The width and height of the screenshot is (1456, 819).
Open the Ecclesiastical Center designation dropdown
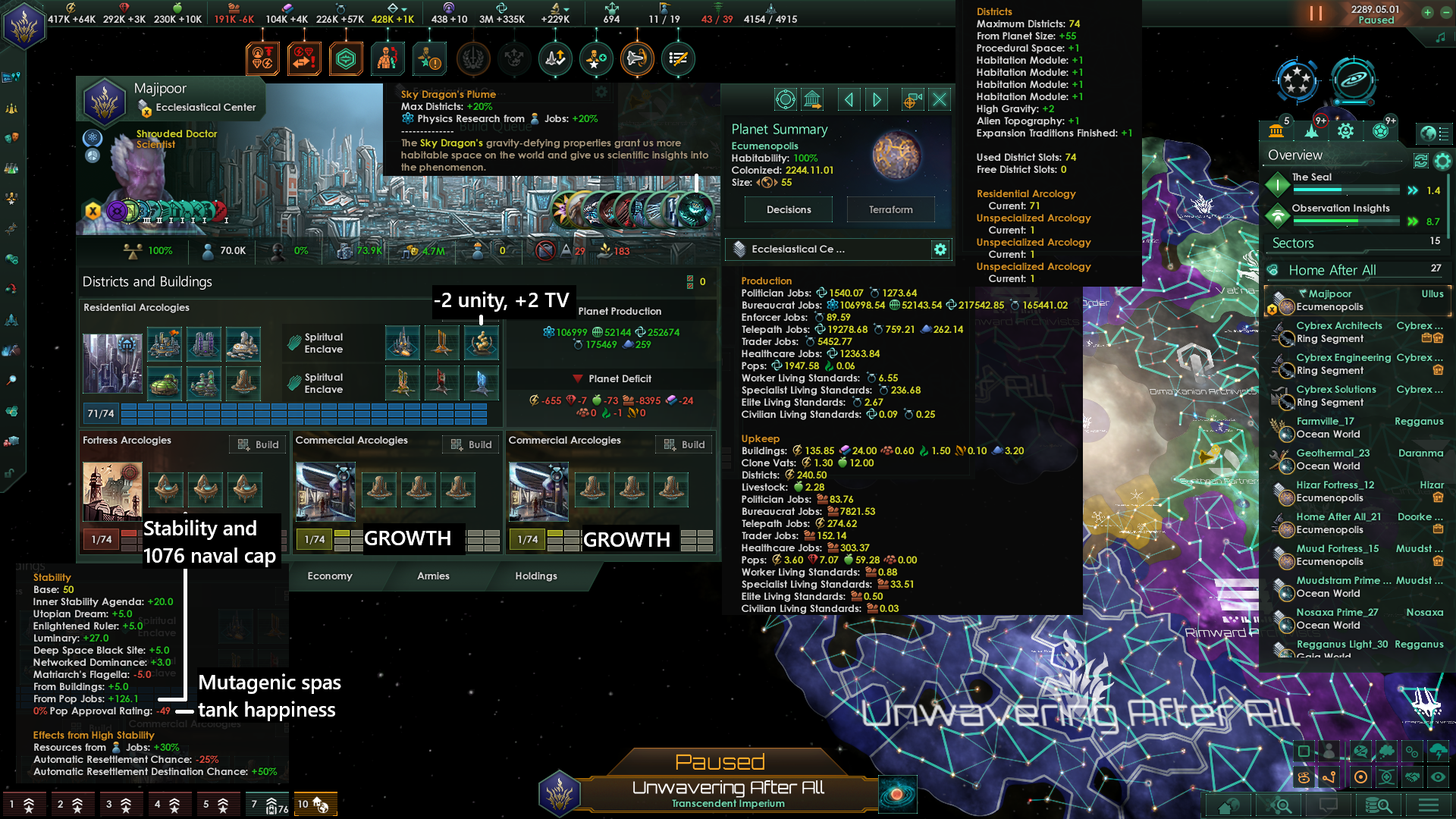(827, 249)
